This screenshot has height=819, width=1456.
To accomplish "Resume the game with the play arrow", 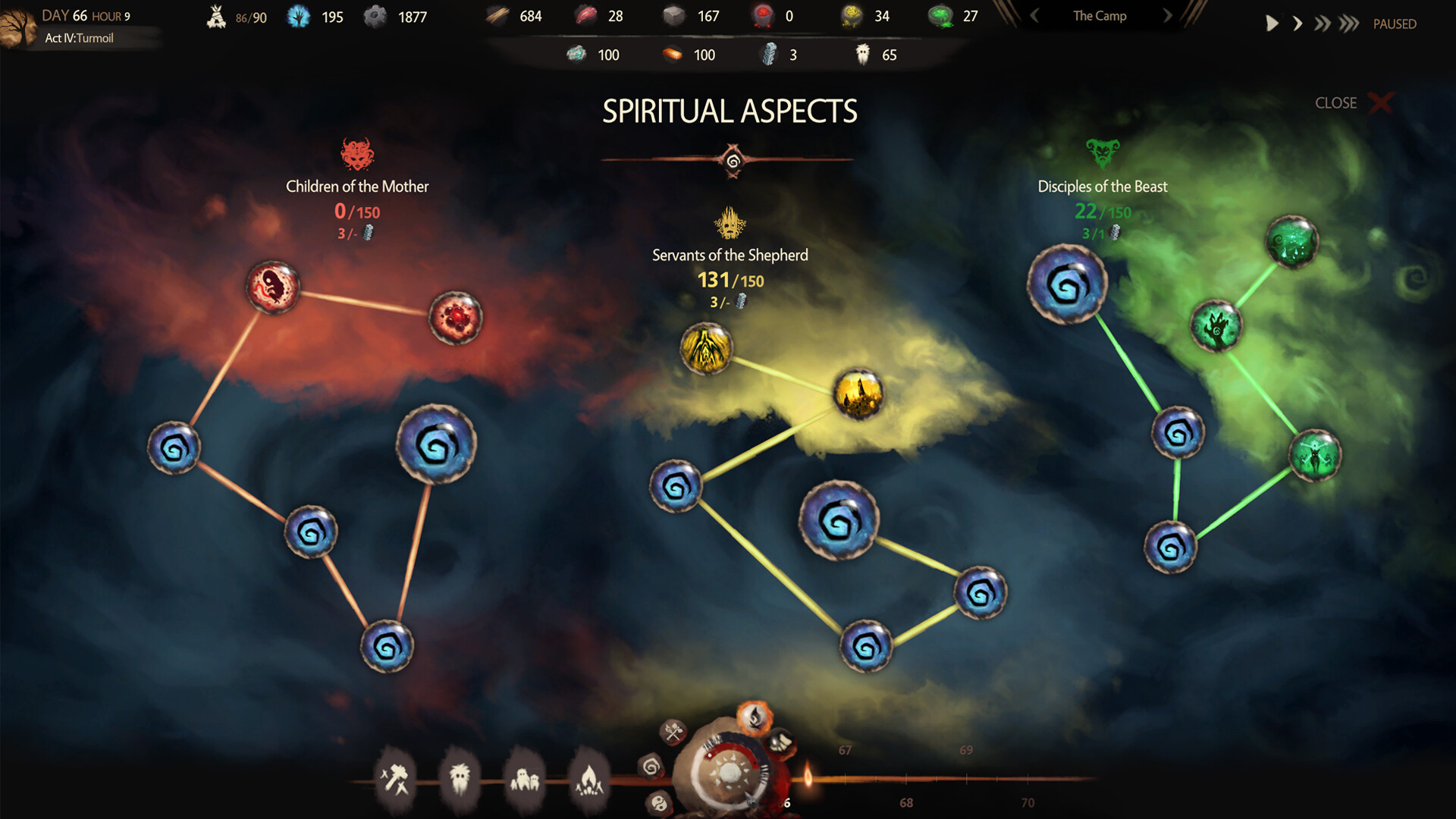I will coord(1272,24).
